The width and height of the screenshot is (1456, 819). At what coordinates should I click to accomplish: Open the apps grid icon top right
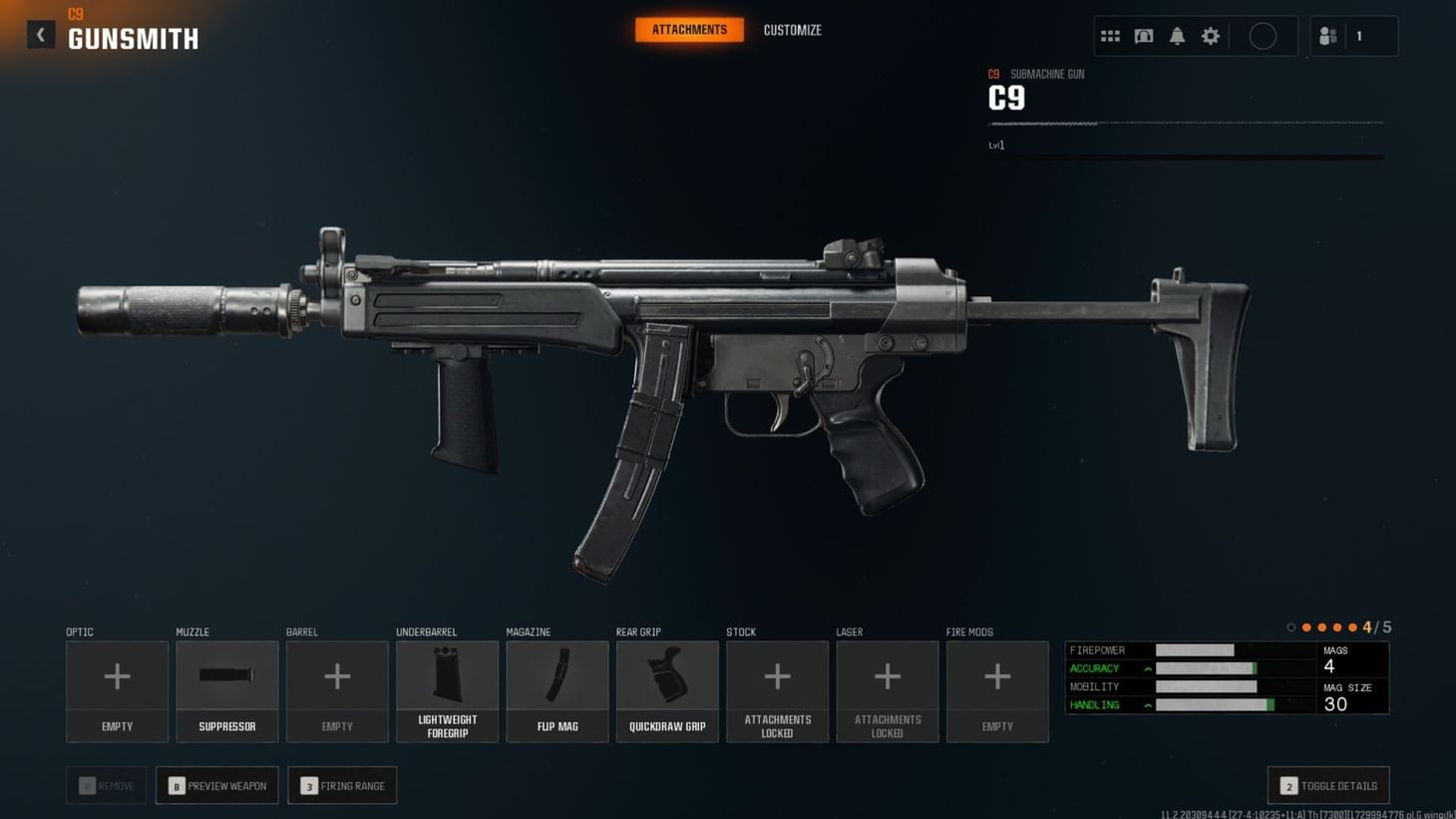1110,35
